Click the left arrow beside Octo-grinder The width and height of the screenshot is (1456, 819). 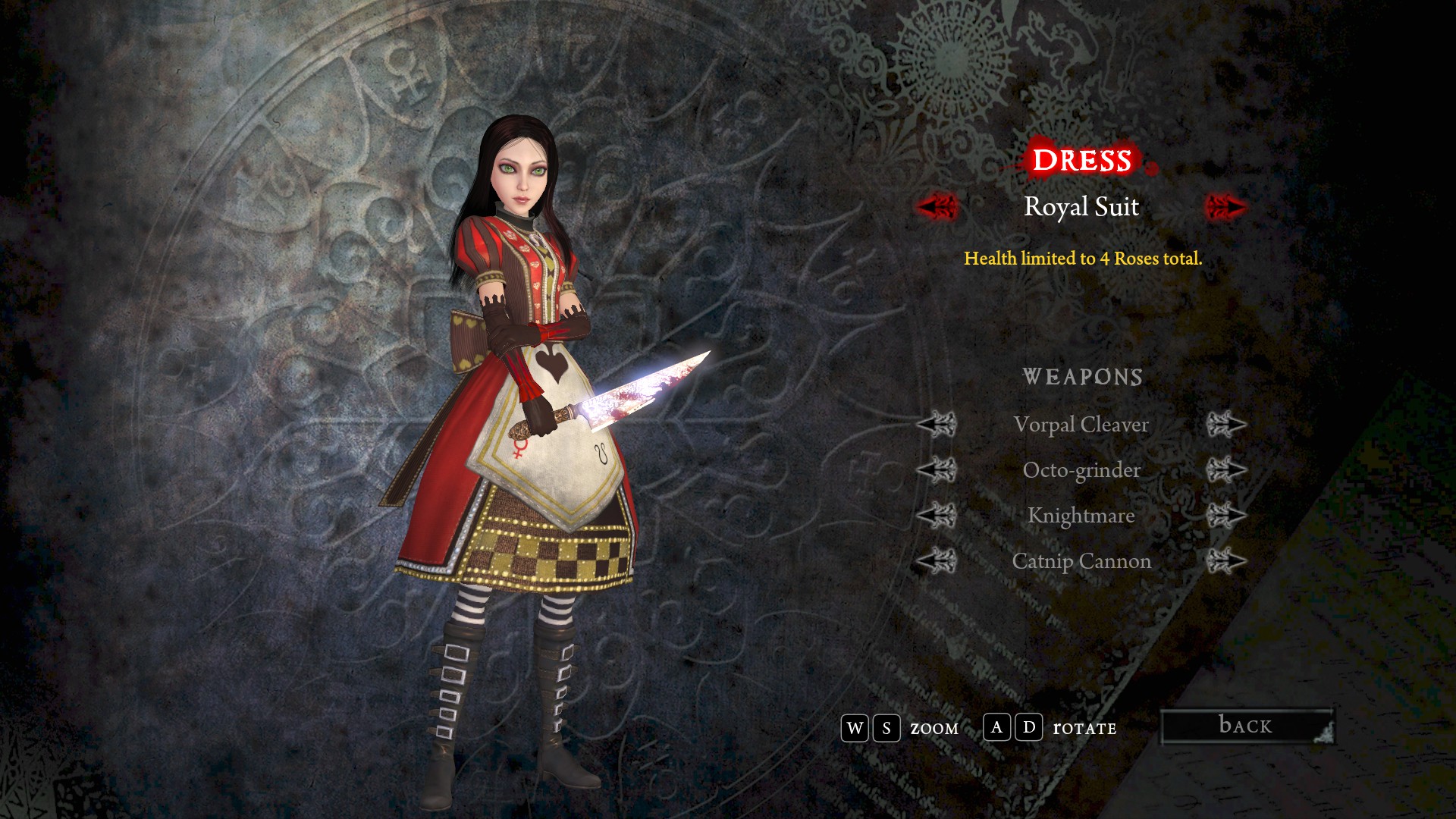[x=937, y=470]
